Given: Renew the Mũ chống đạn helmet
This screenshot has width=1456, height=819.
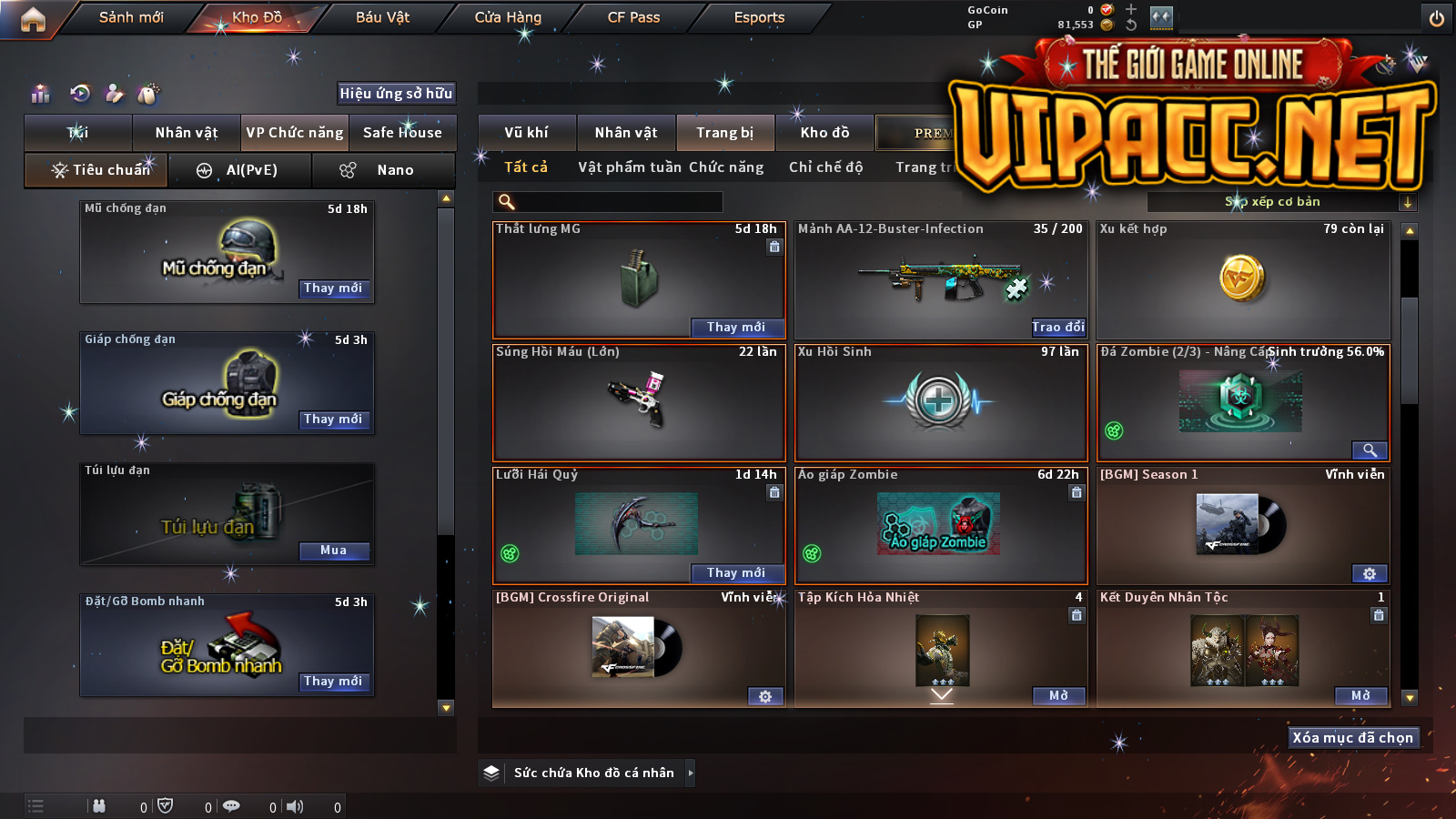Looking at the screenshot, I should pyautogui.click(x=333, y=288).
